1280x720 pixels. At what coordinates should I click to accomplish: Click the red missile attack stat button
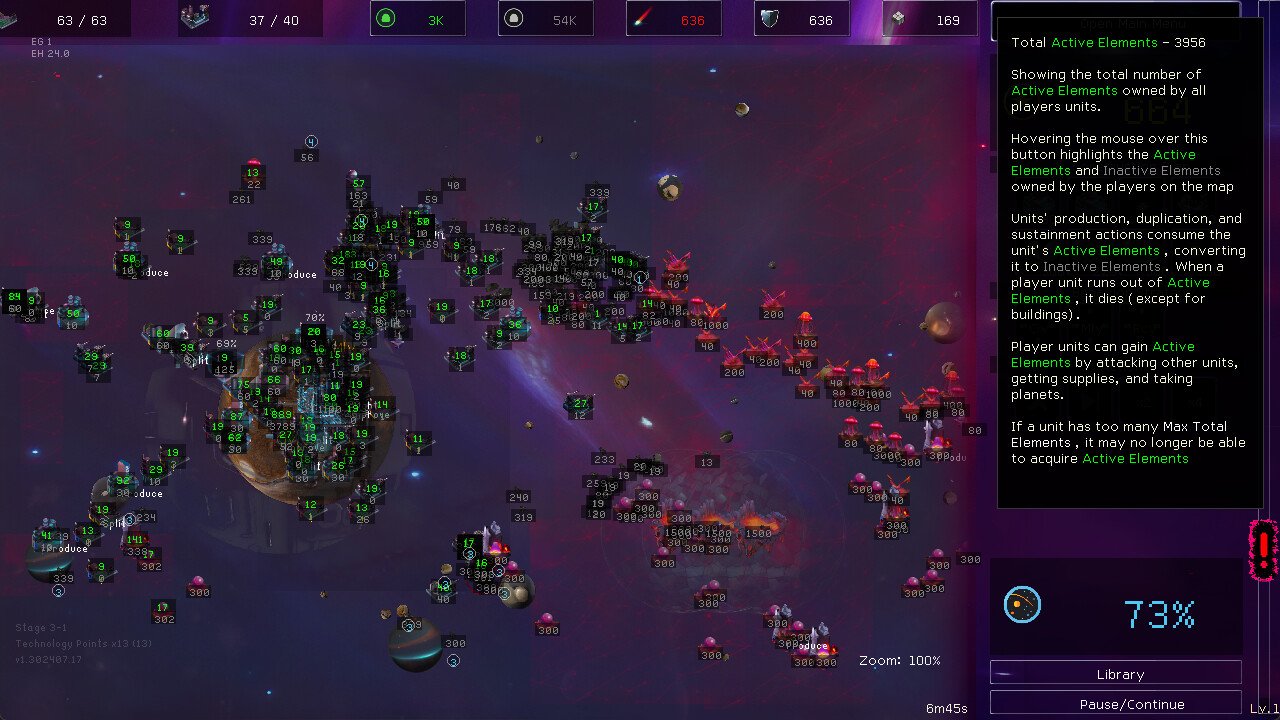673,19
